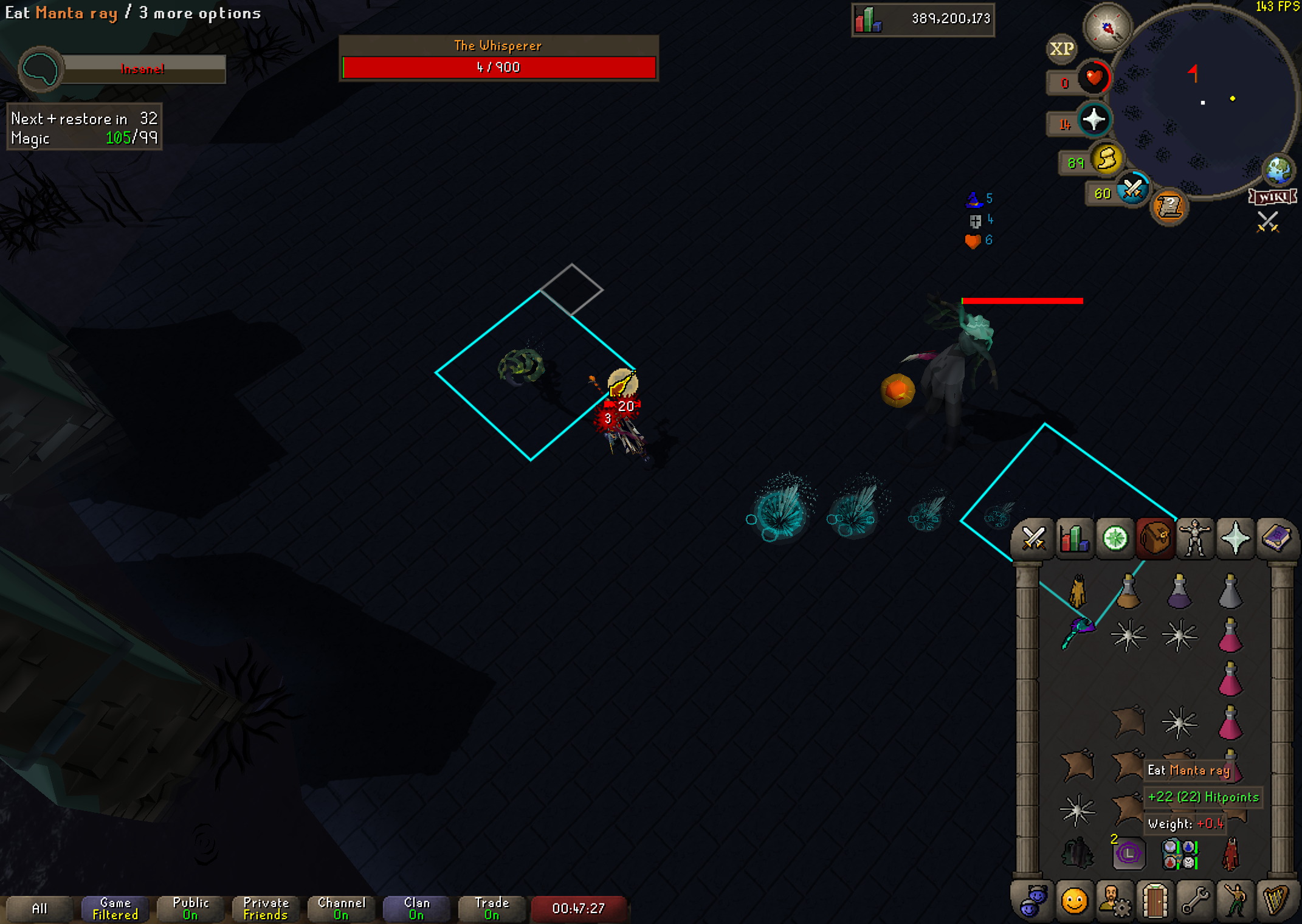
Task: Open the Quest List tab
Action: coord(1115,539)
